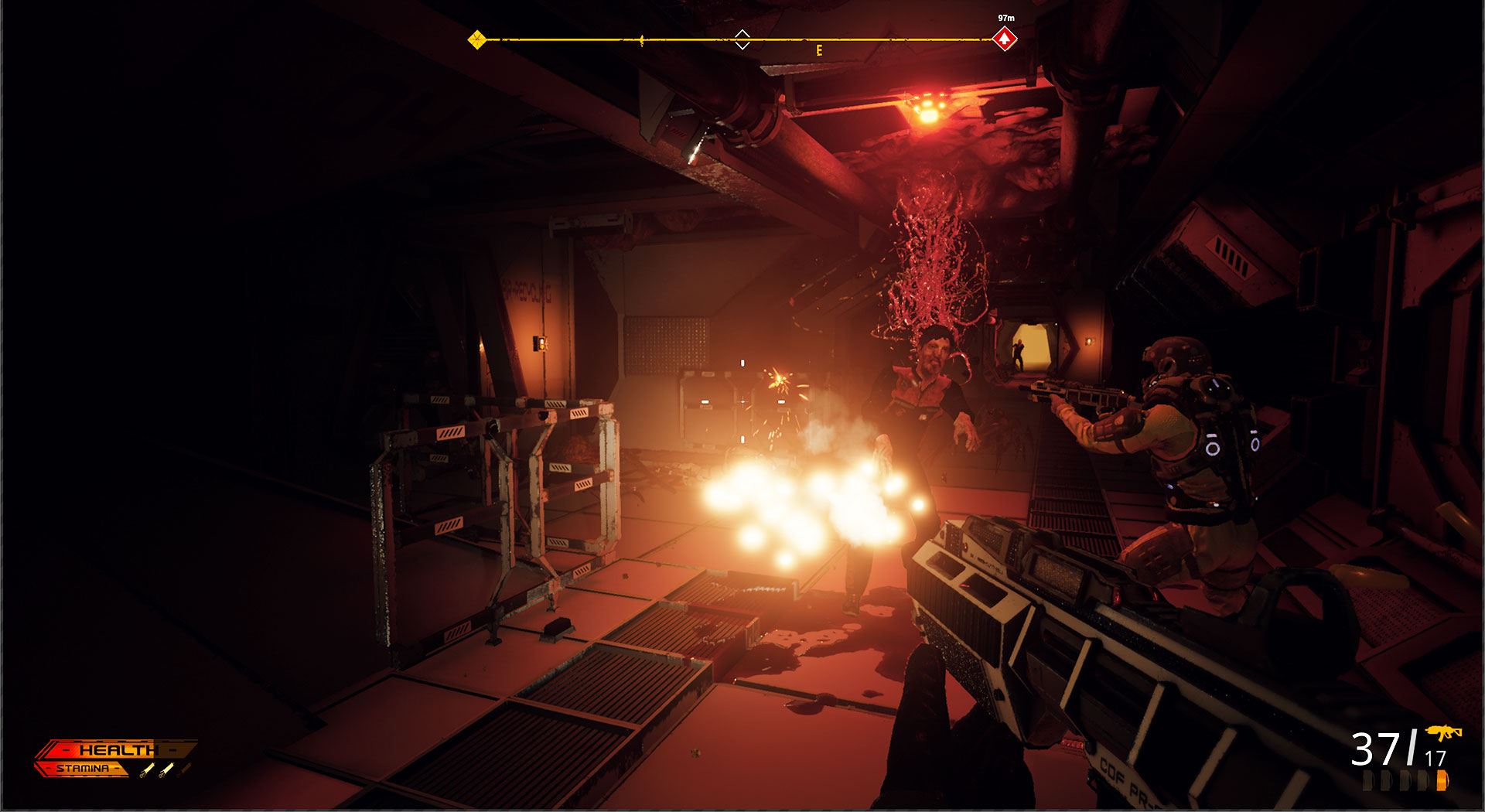Expand the STAMINA bar panel
This screenshot has height=812, width=1485.
point(85,768)
